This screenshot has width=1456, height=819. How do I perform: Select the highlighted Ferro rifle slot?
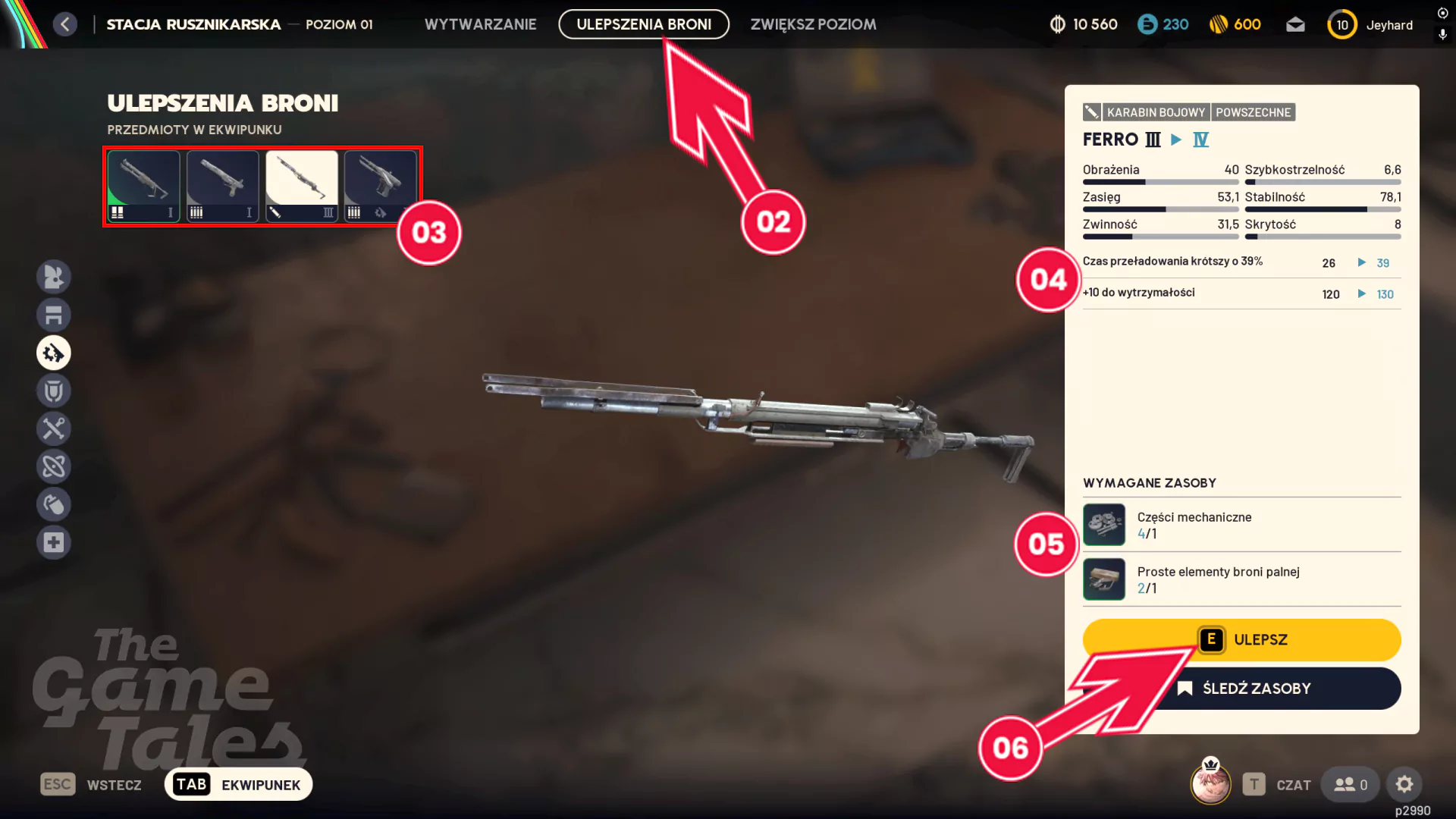(301, 186)
